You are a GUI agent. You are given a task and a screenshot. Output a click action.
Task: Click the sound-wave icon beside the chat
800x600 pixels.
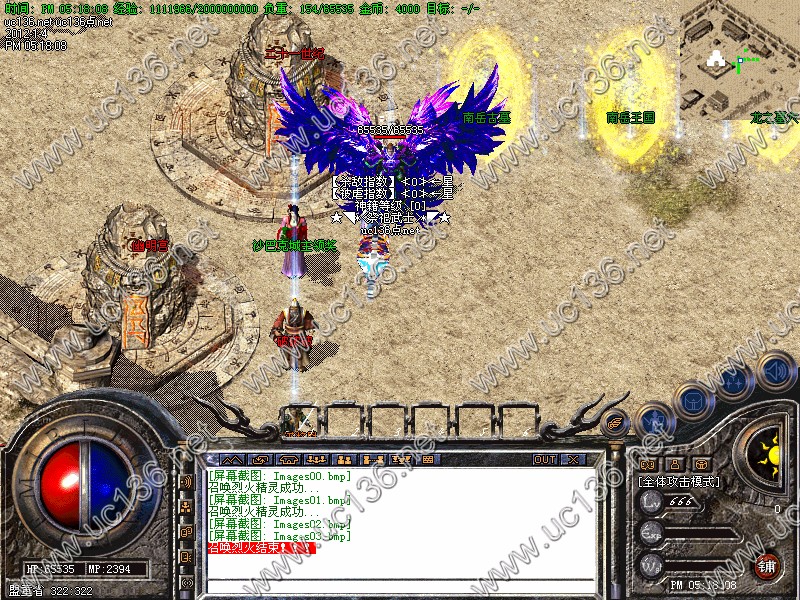pos(187,480)
